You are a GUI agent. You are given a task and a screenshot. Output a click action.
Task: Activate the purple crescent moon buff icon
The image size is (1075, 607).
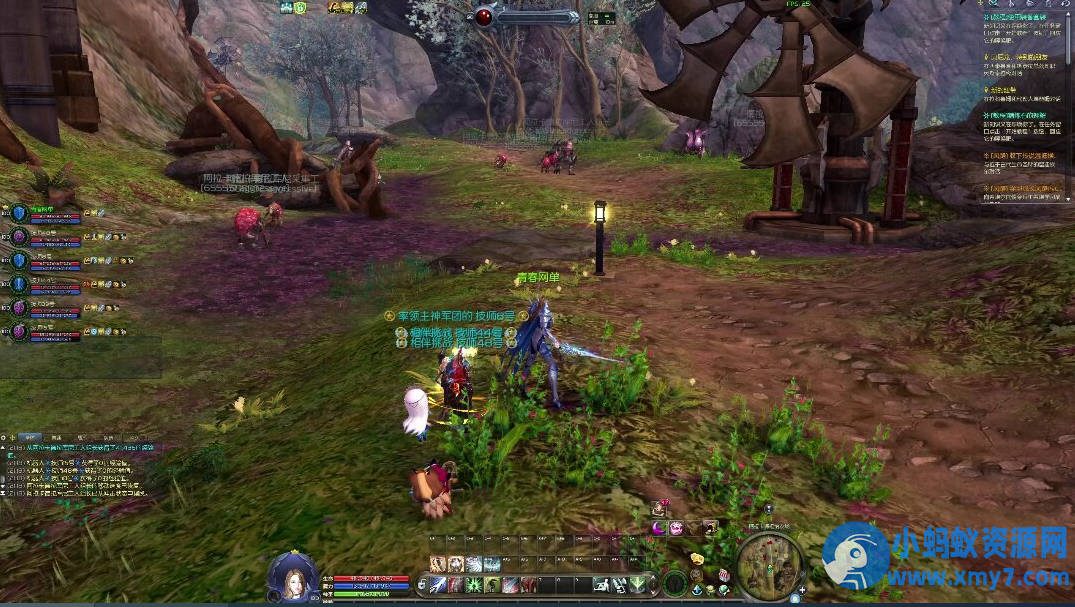[x=659, y=527]
